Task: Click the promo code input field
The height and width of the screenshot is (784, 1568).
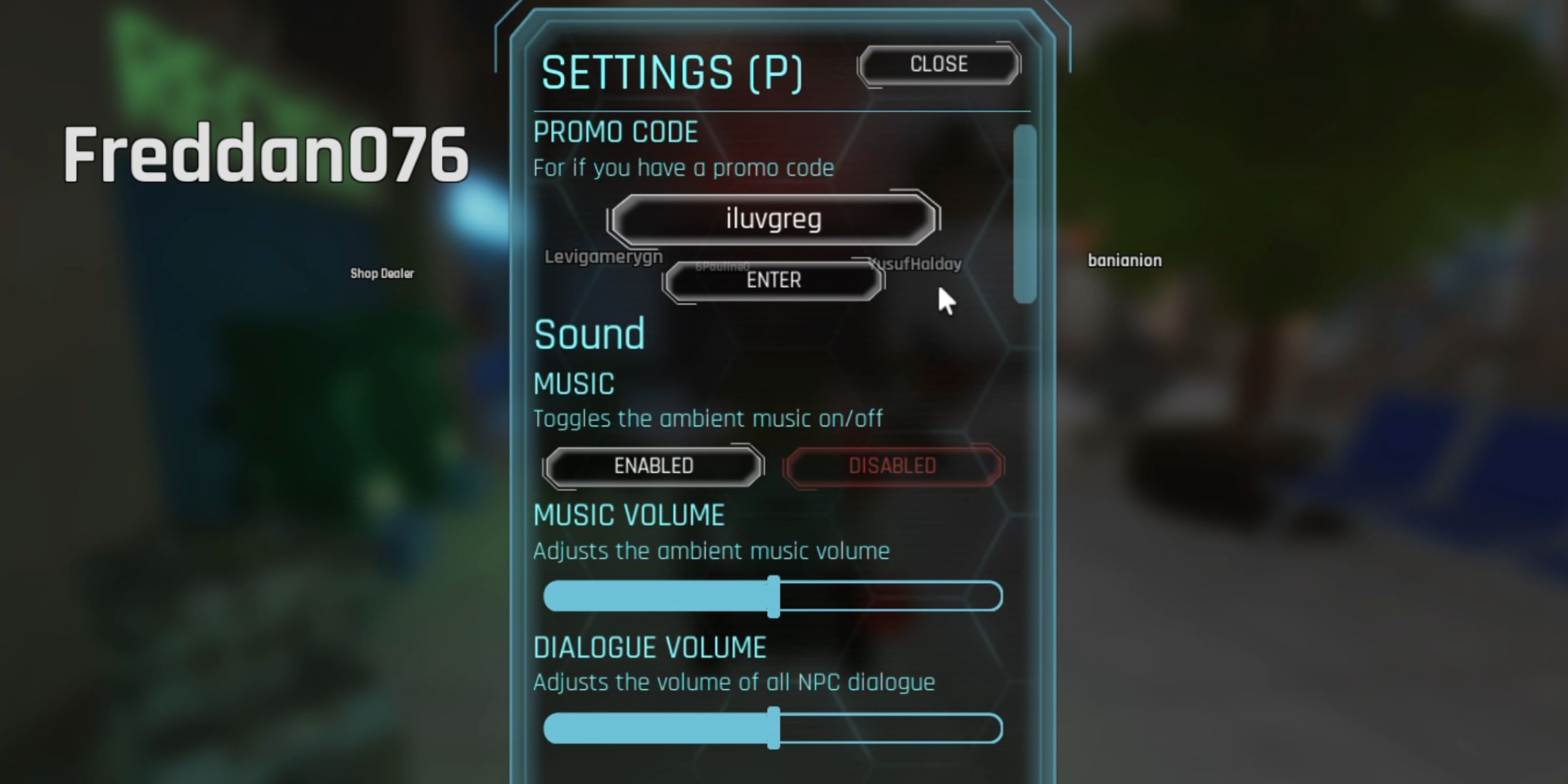Action: click(x=773, y=217)
